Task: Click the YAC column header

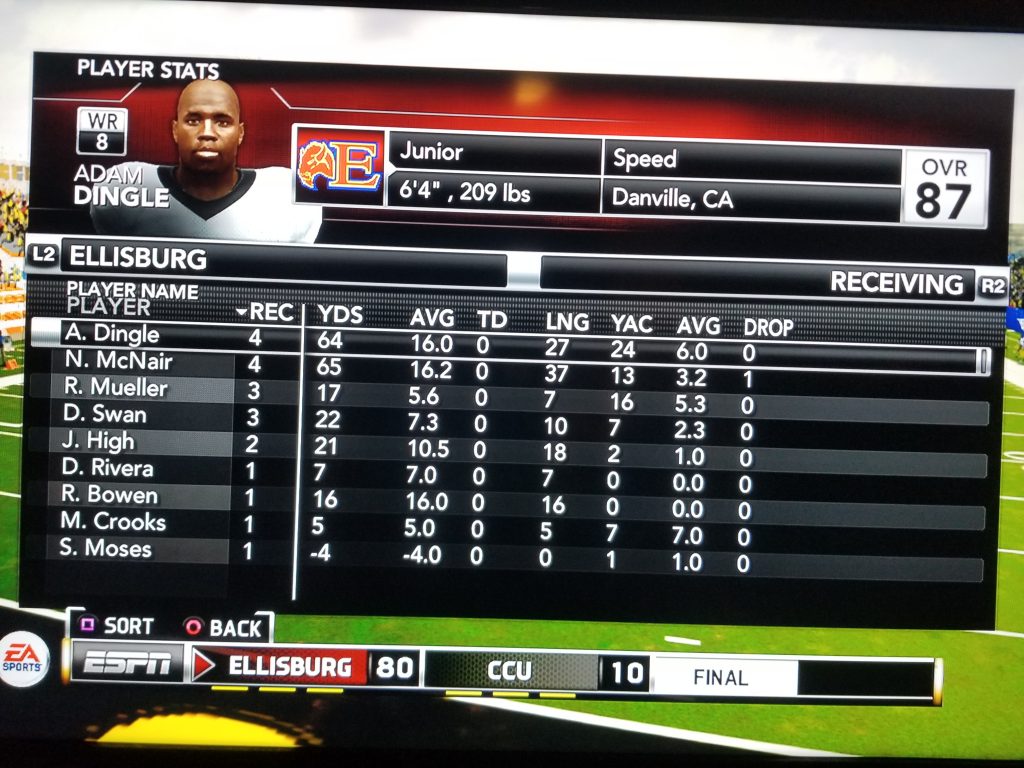Action: [631, 323]
